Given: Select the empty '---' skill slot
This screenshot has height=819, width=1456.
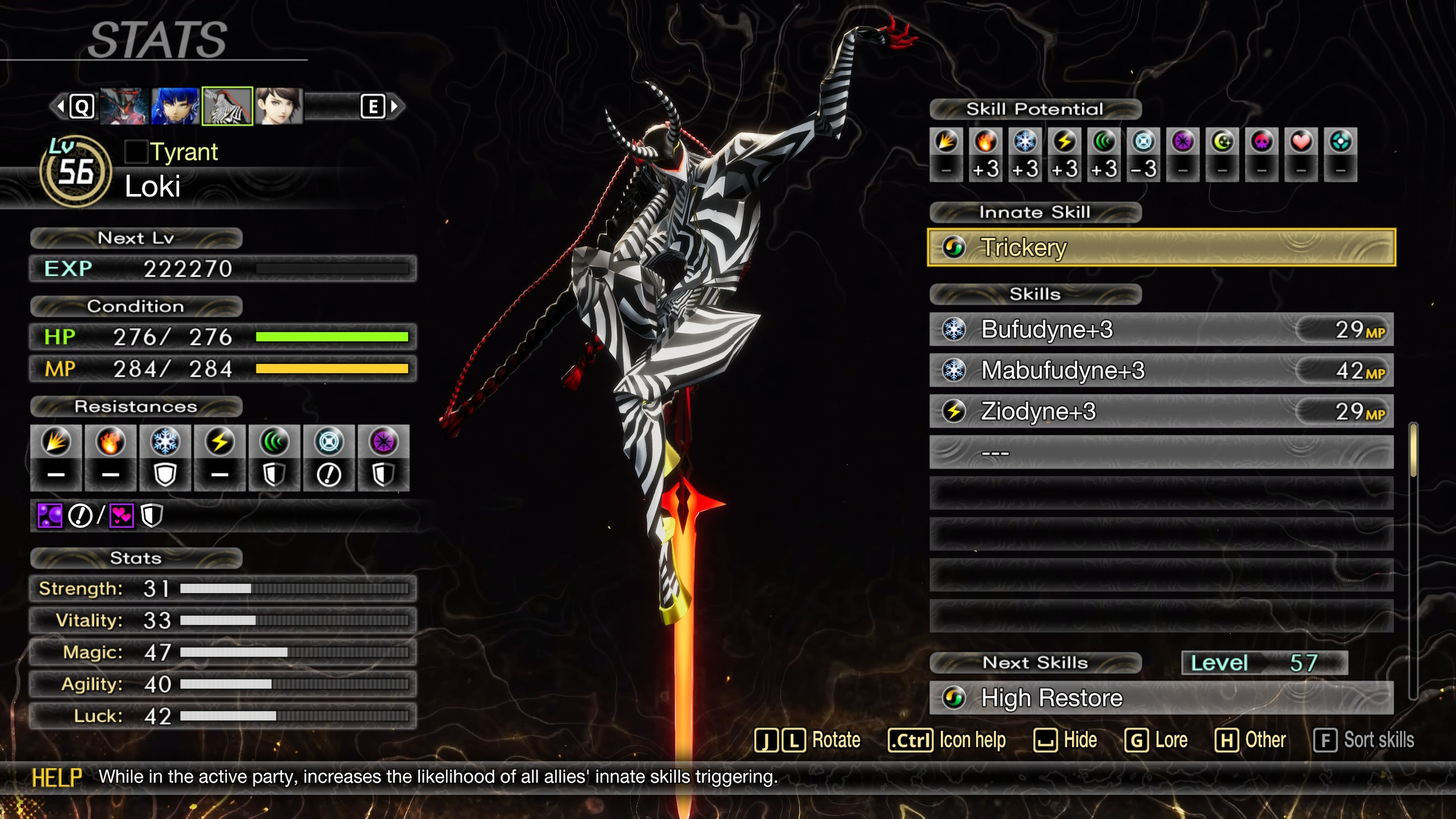Looking at the screenshot, I should [1161, 453].
